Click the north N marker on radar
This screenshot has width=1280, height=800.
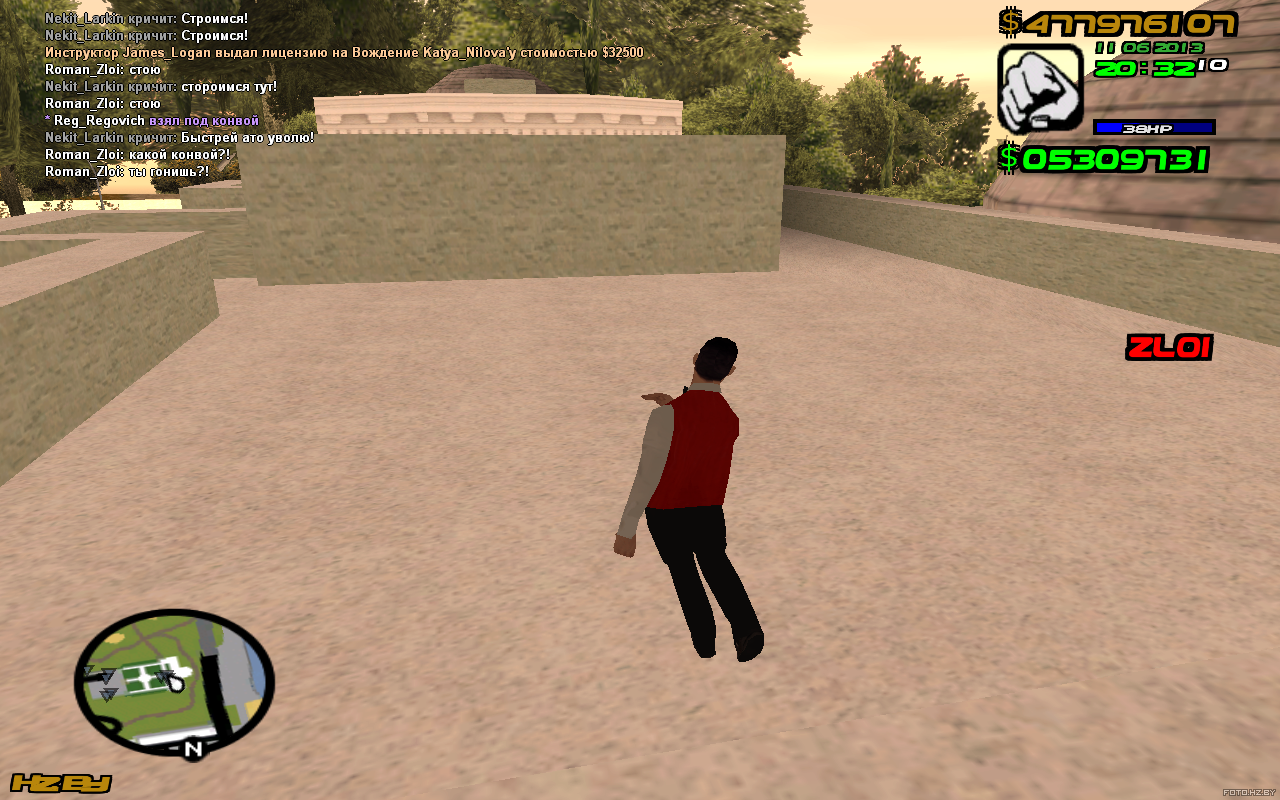[193, 748]
